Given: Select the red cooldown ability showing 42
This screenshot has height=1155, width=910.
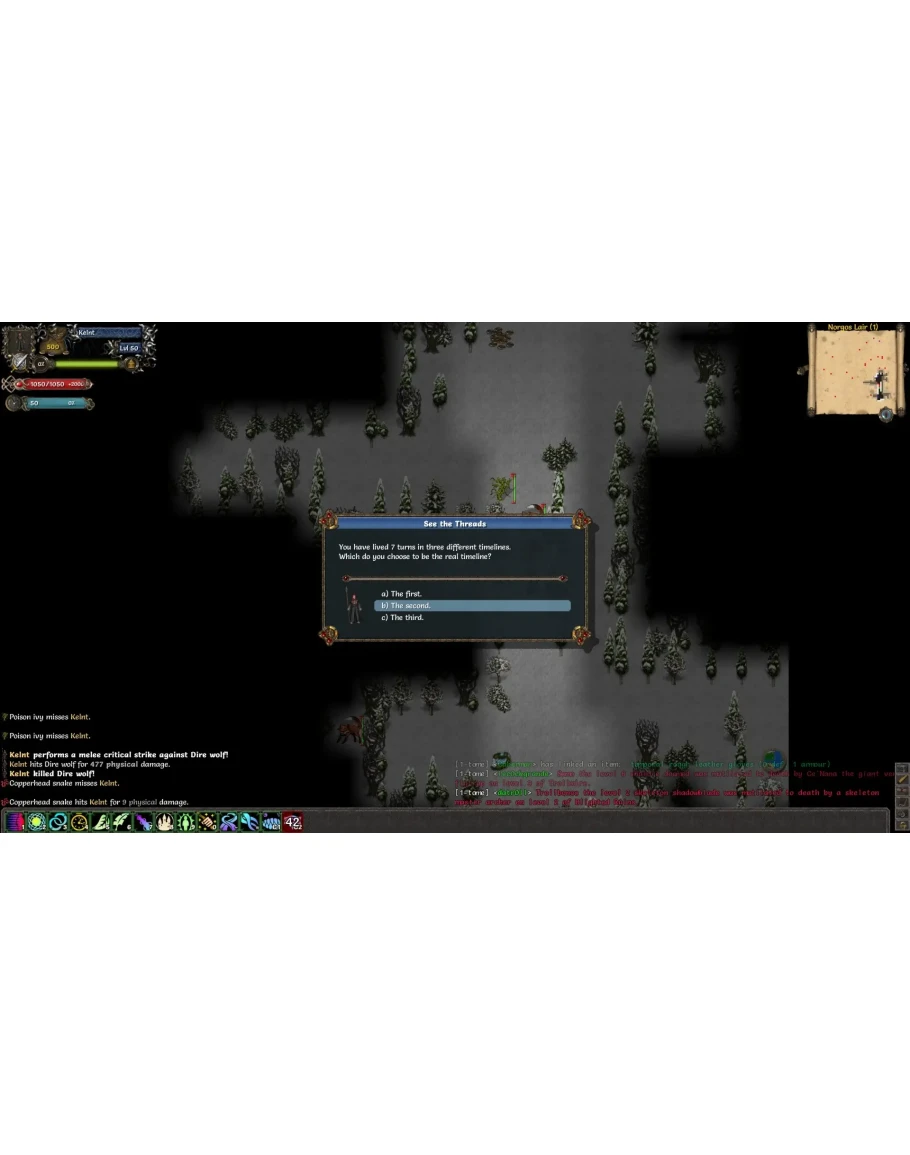Looking at the screenshot, I should click(293, 822).
